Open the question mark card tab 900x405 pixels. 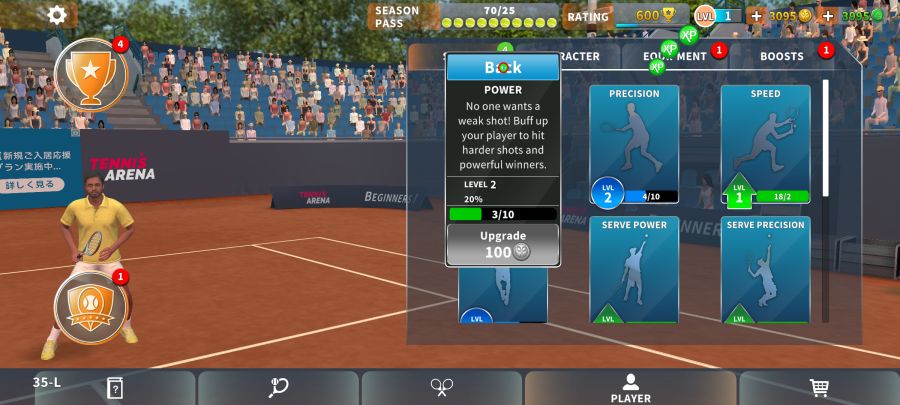pyautogui.click(x=115, y=388)
